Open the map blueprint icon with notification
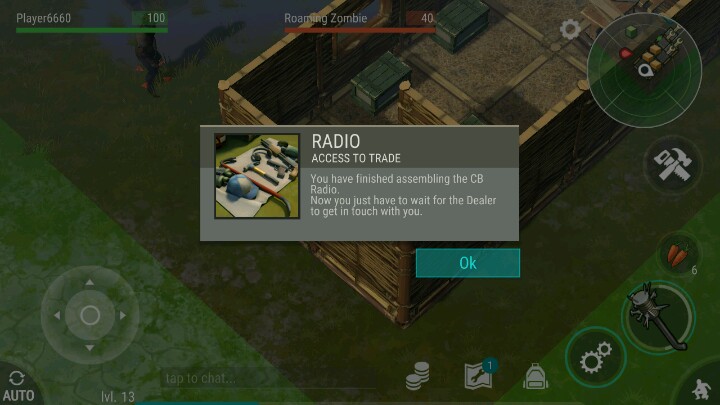 tap(479, 375)
